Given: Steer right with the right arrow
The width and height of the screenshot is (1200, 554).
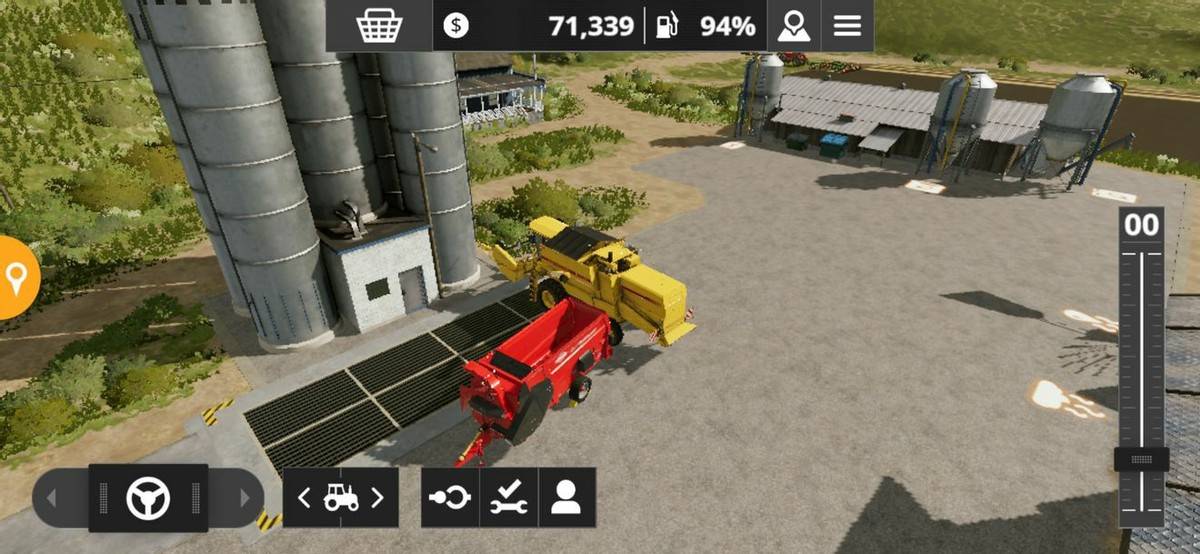Looking at the screenshot, I should [x=244, y=497].
